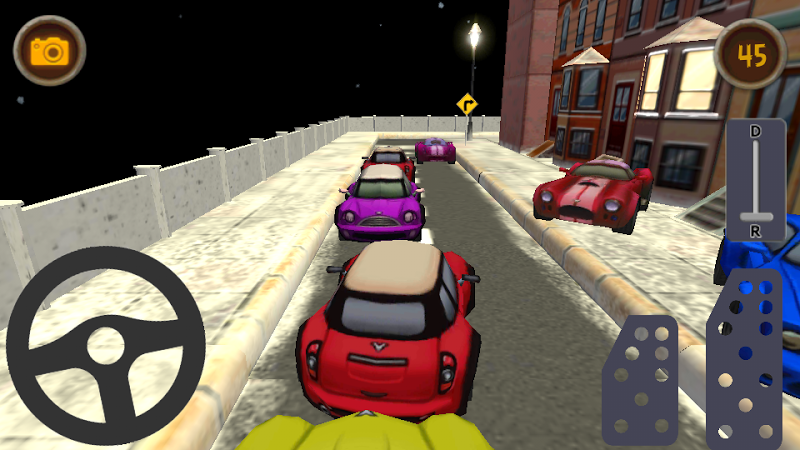The width and height of the screenshot is (800, 450).
Task: Tap the D/R gear shifter
Action: 755,182
